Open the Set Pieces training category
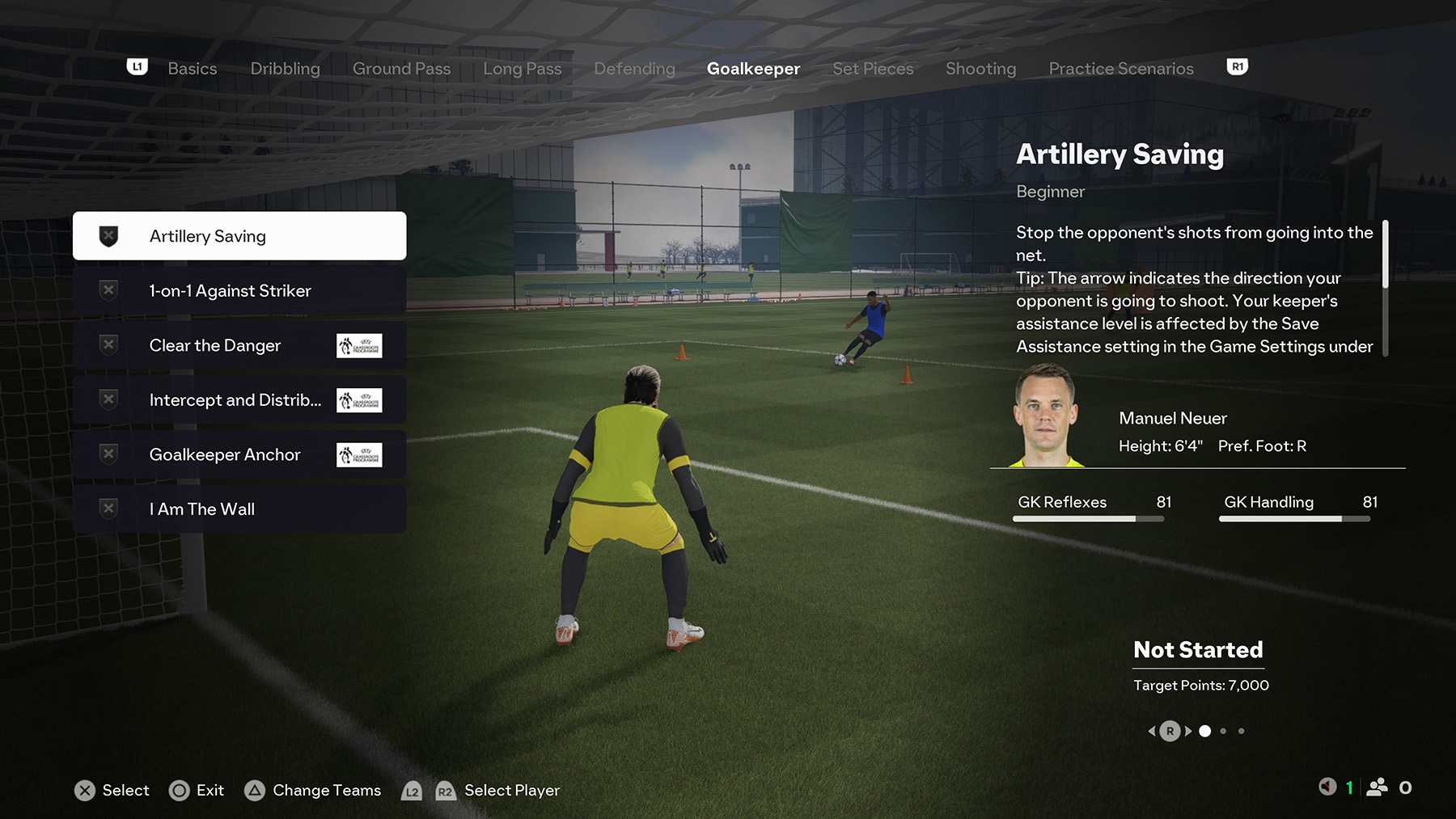This screenshot has height=819, width=1456. click(x=873, y=69)
